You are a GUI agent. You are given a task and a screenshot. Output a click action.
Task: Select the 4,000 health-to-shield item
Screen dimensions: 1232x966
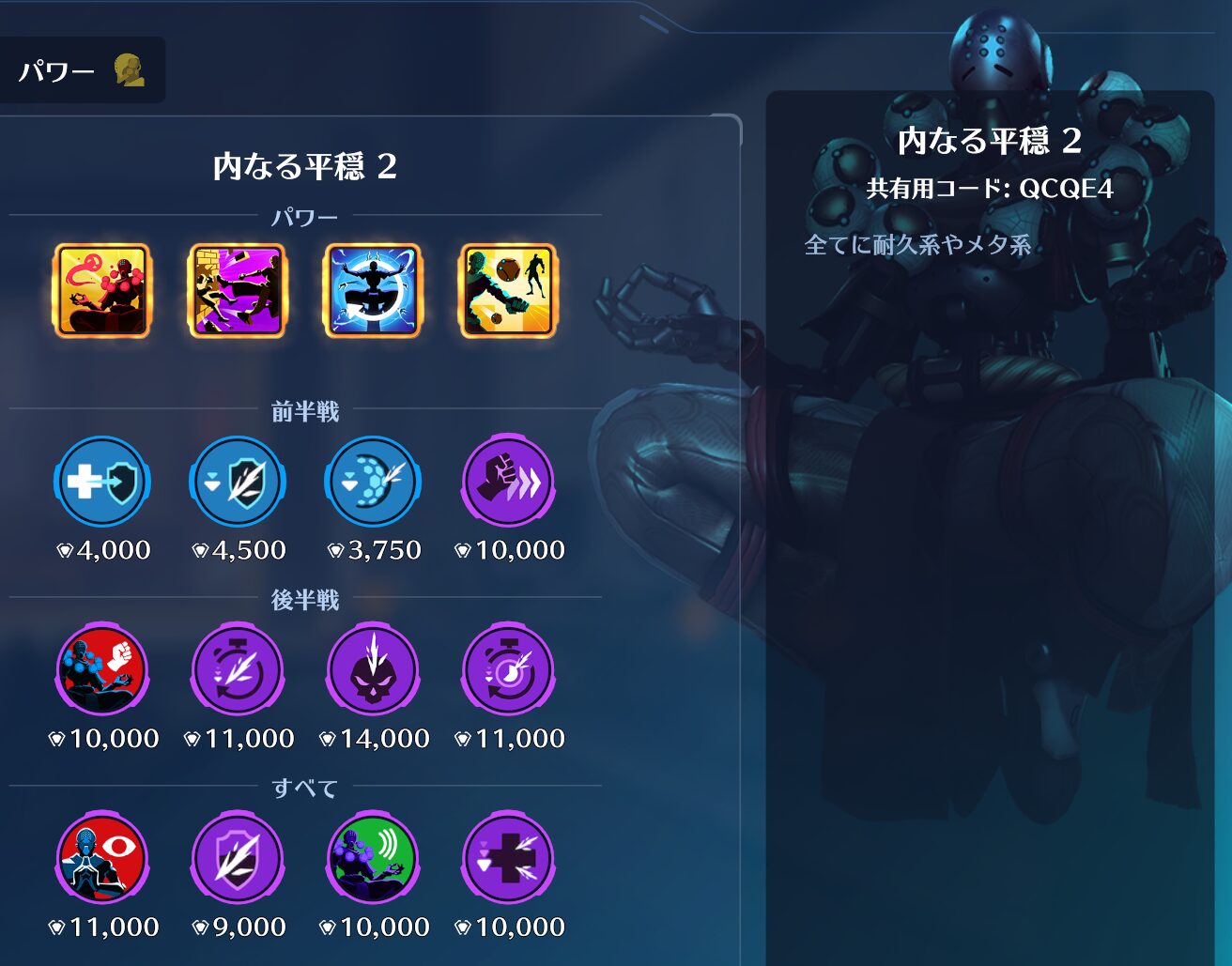(101, 483)
